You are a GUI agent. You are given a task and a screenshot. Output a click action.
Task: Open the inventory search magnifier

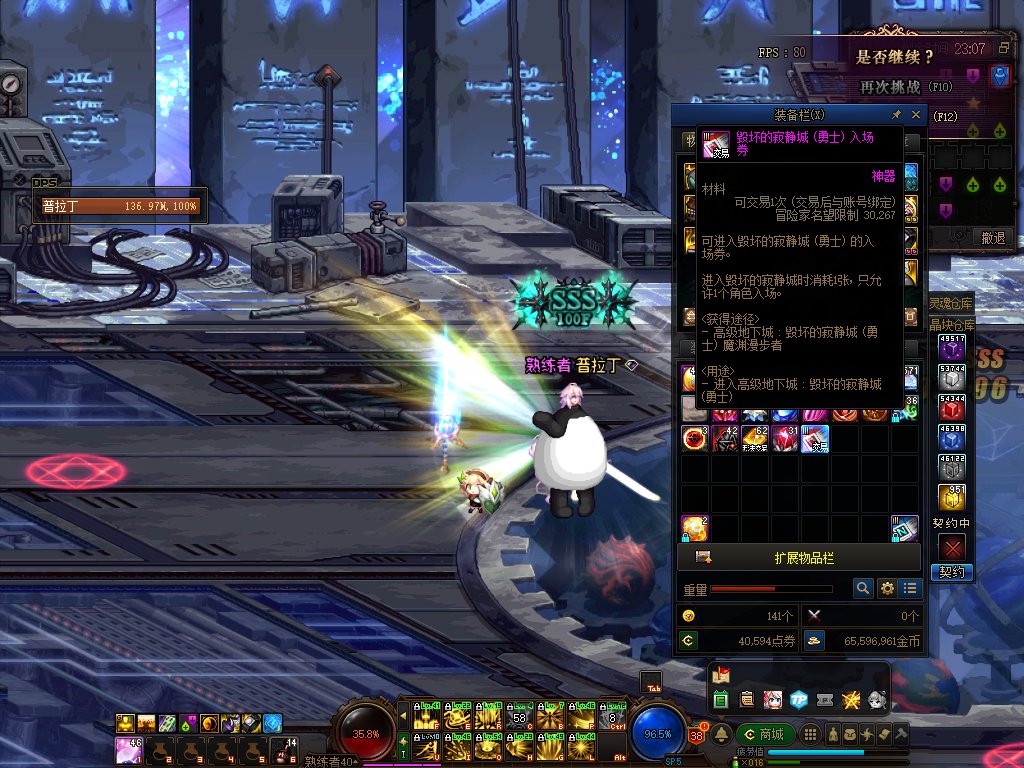click(x=862, y=589)
